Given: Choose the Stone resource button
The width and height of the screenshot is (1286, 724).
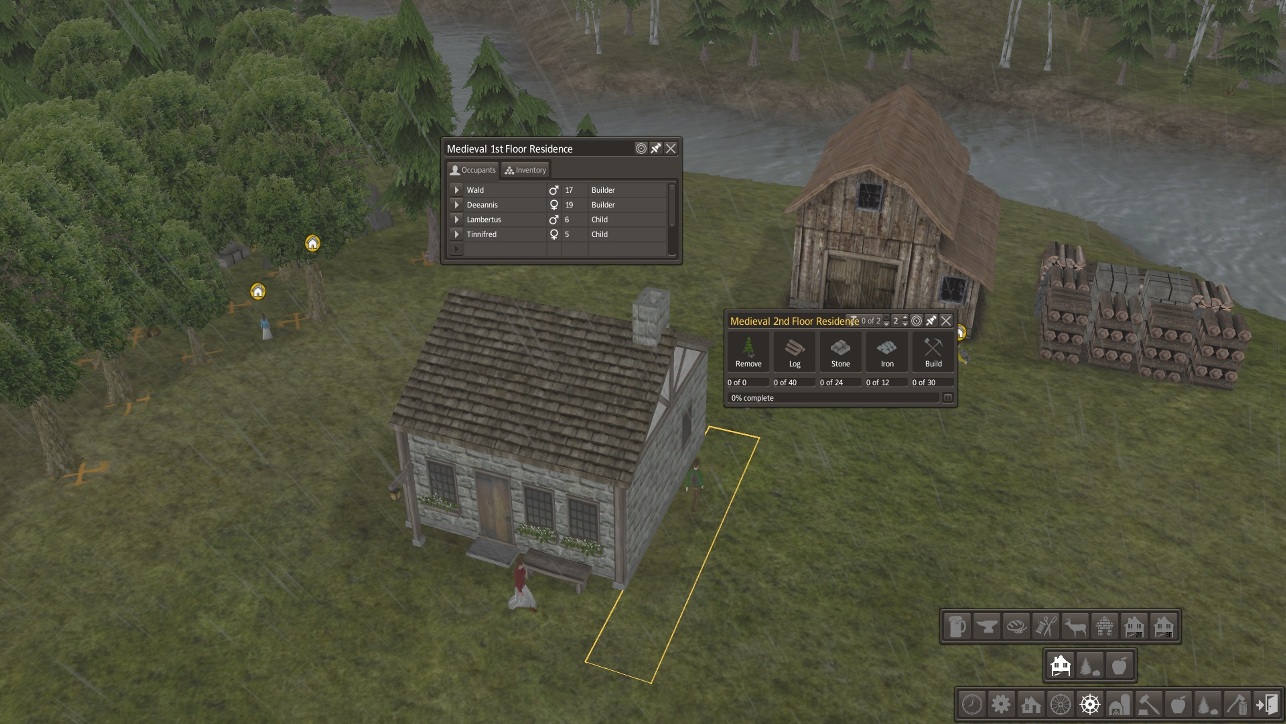Looking at the screenshot, I should (841, 352).
